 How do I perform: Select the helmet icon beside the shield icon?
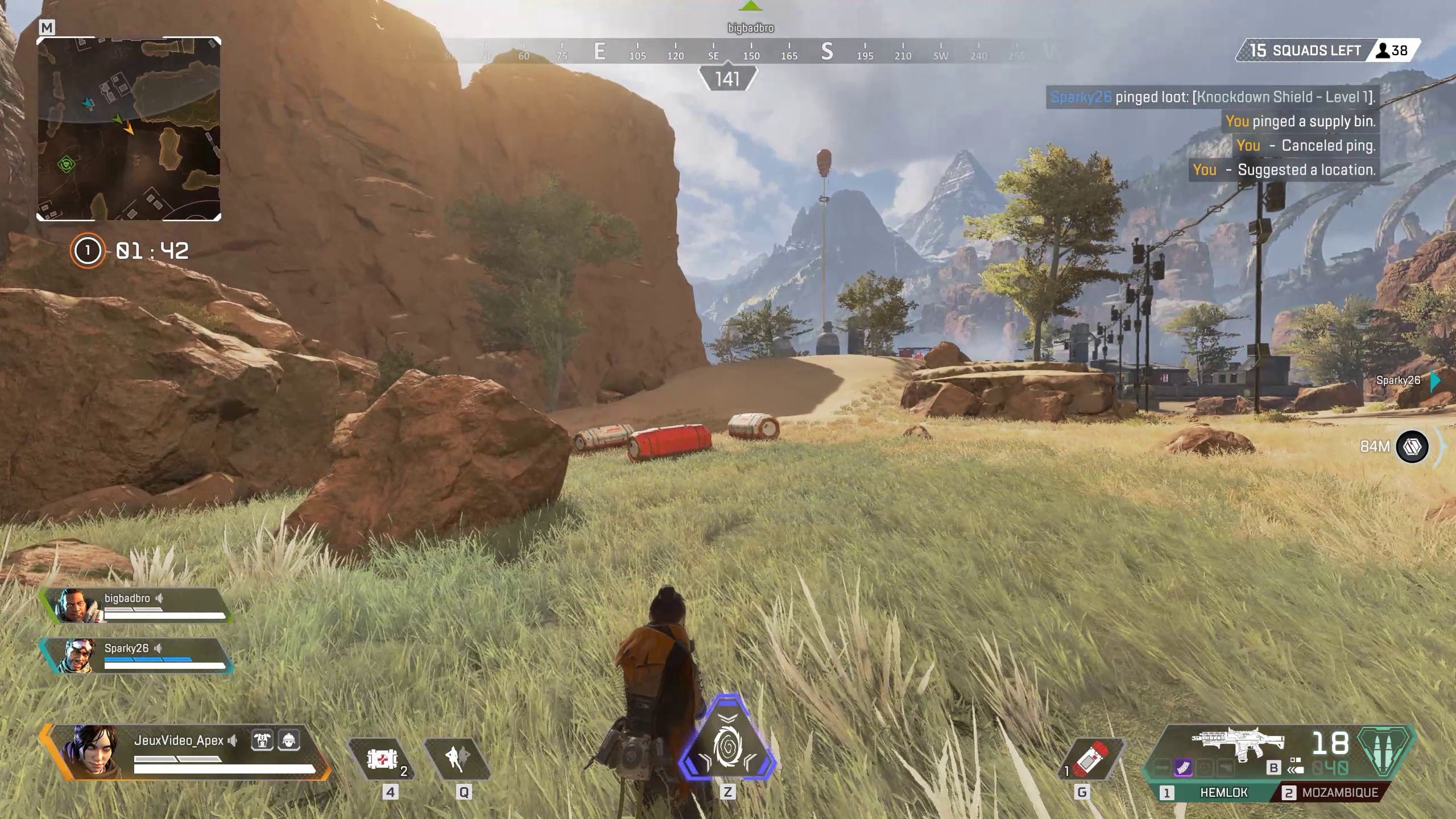[289, 741]
